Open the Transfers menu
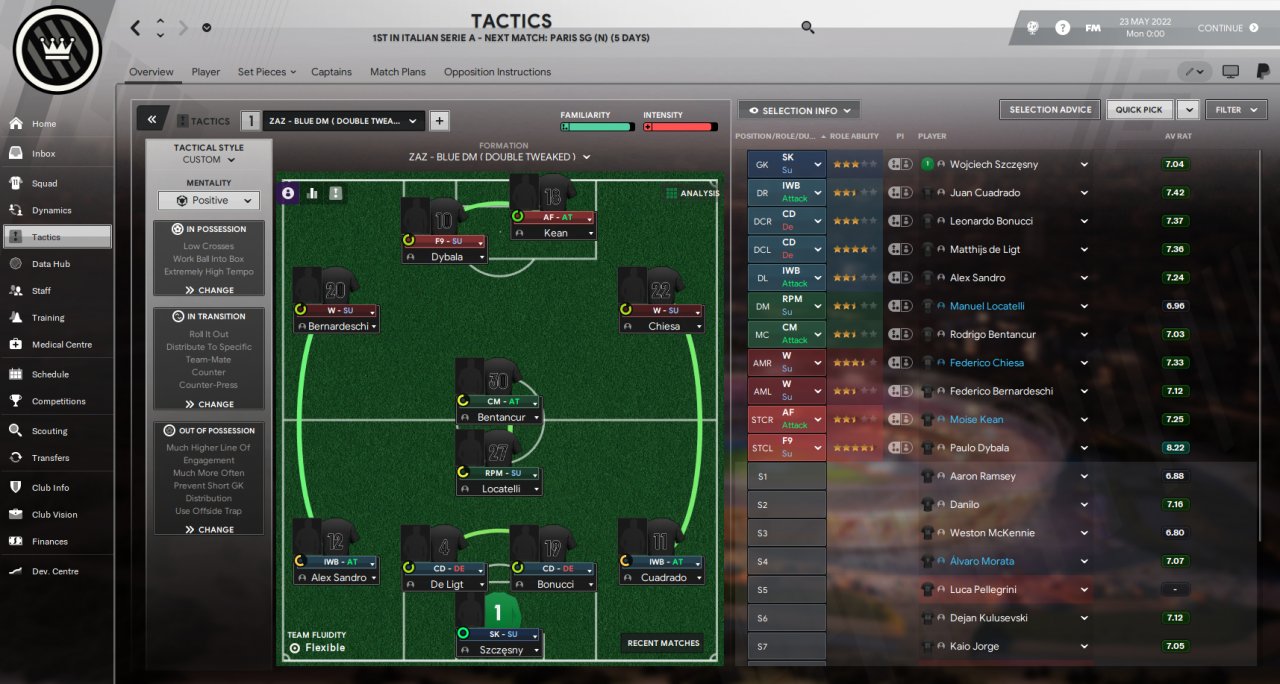 (x=50, y=458)
